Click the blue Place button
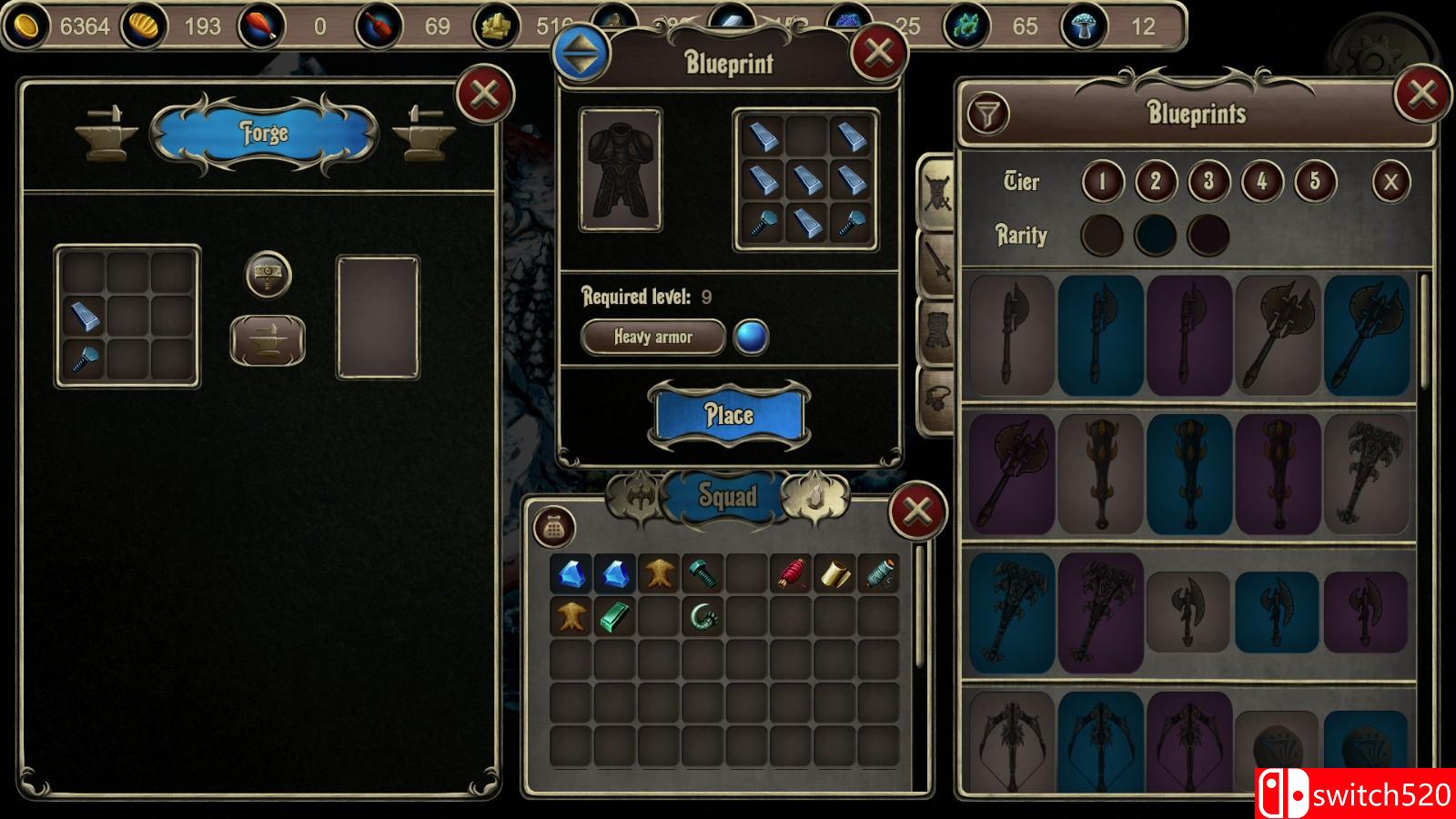The image size is (1456, 819). tap(729, 416)
